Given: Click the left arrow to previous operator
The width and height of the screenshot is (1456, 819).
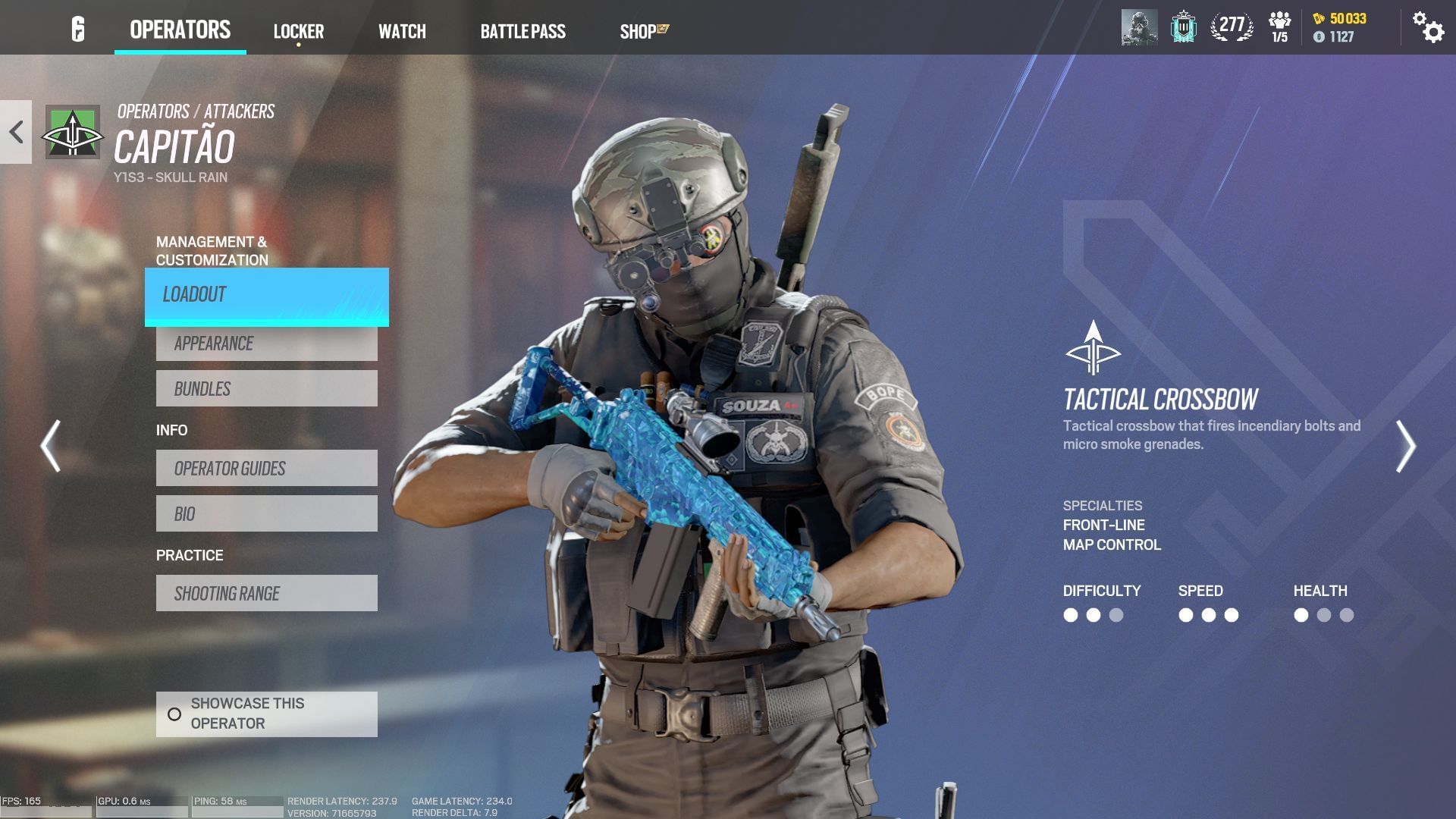Looking at the screenshot, I should tap(49, 446).
